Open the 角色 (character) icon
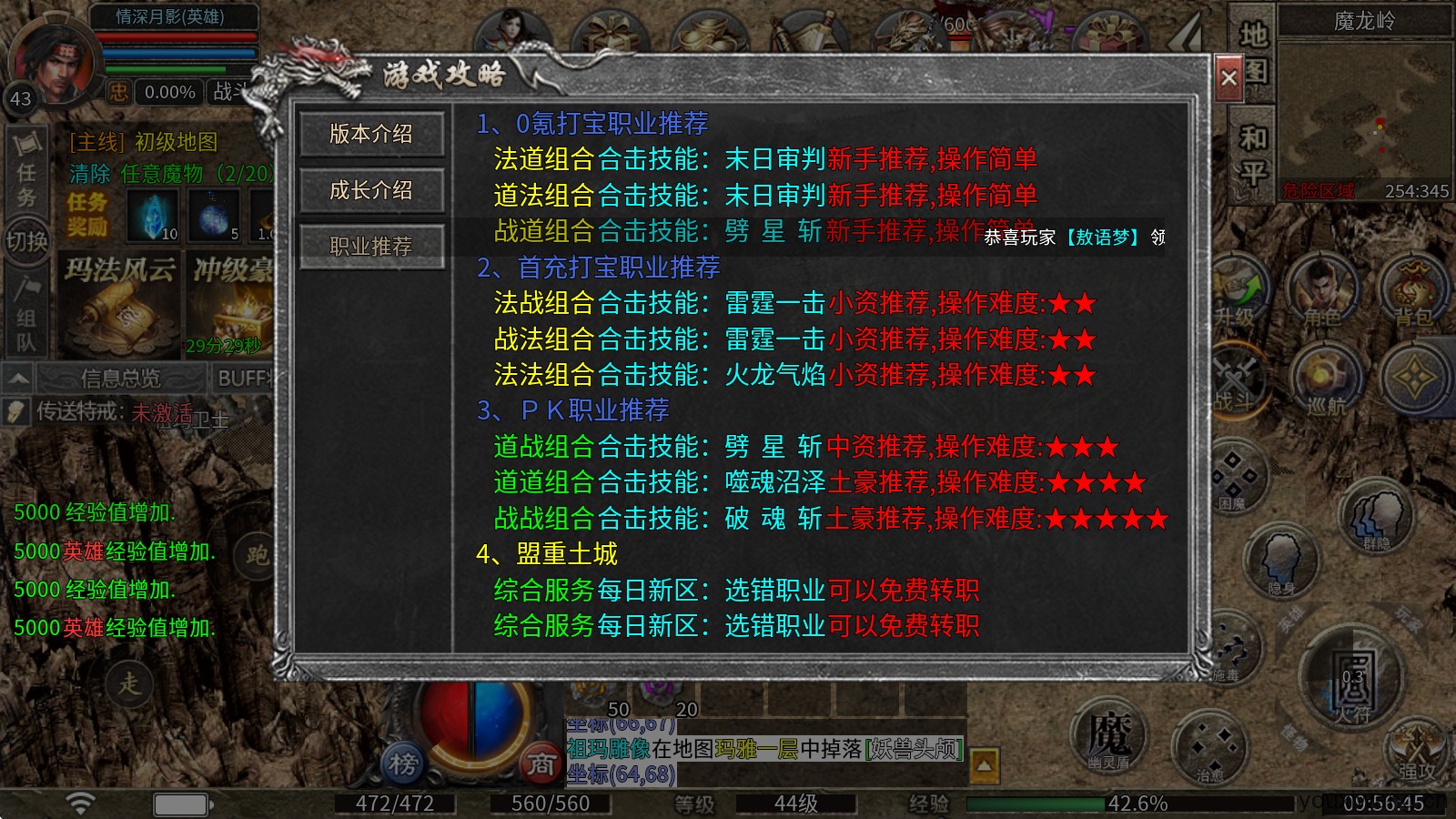This screenshot has height=819, width=1456. (1321, 288)
